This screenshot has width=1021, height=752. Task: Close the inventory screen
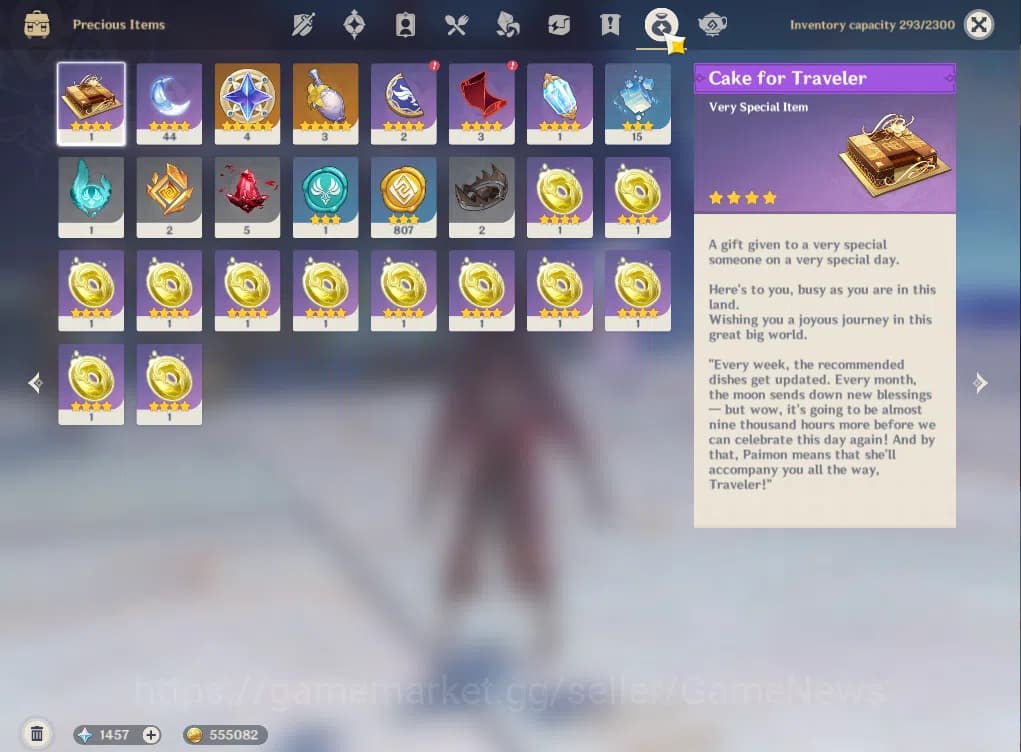click(979, 25)
